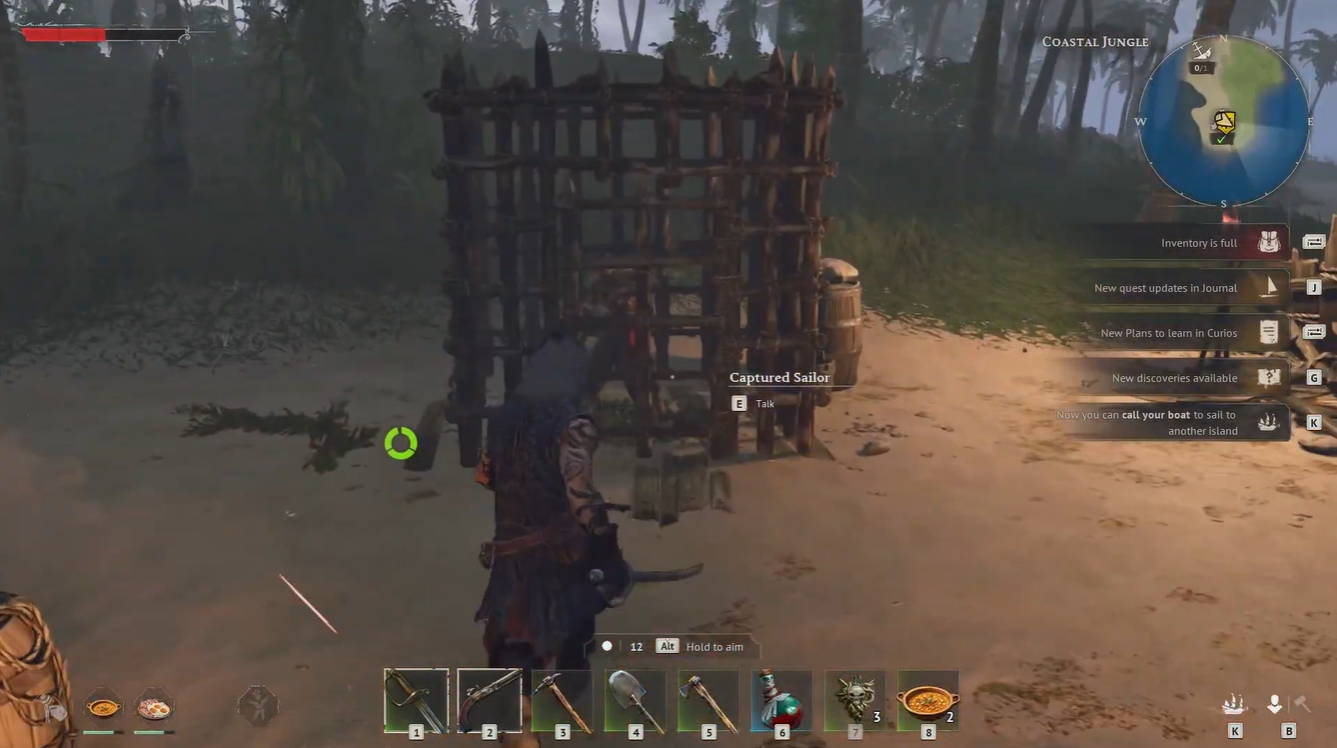This screenshot has width=1337, height=748.
Task: Select the skull trinket in slot 7
Action: click(x=854, y=700)
